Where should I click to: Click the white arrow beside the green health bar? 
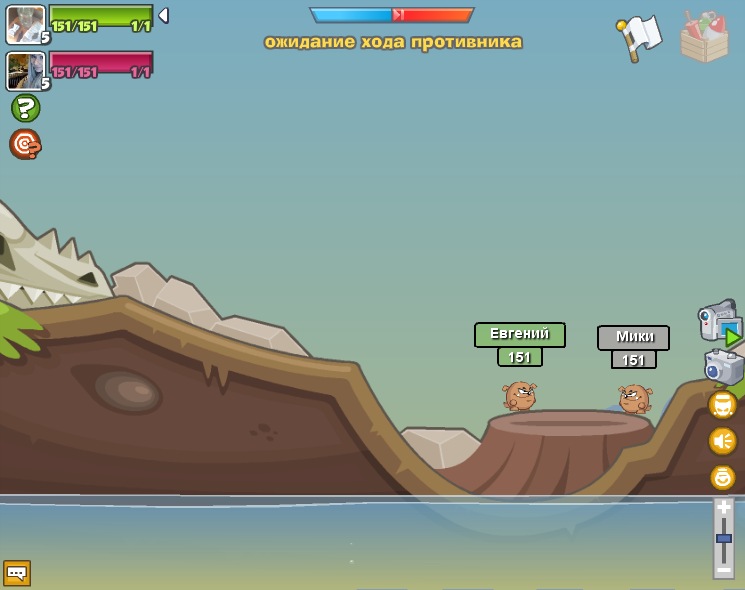click(x=163, y=15)
